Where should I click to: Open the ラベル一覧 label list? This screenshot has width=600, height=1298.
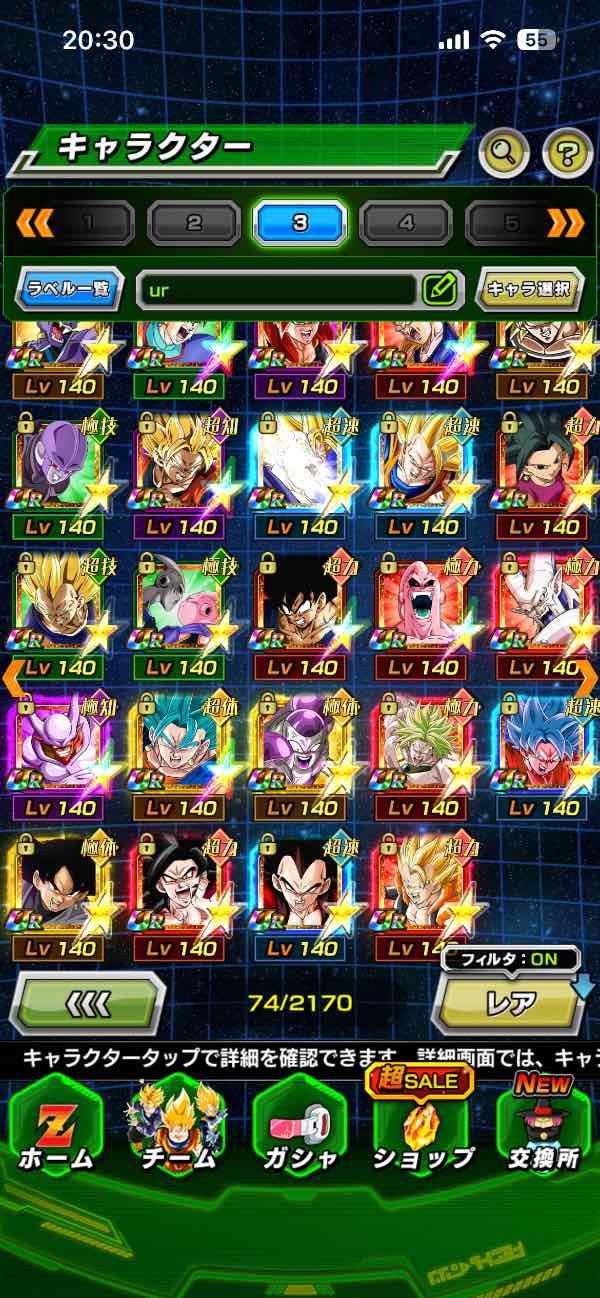tap(70, 290)
